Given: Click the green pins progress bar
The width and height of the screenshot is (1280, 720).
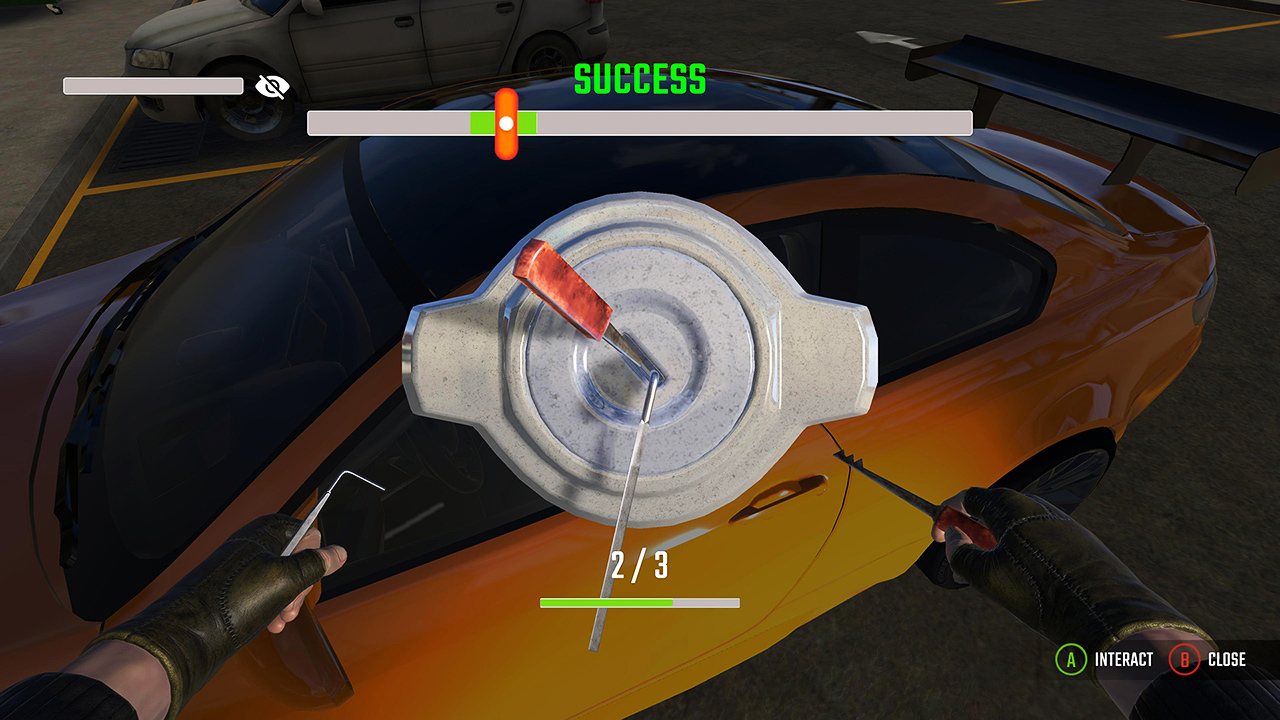Looking at the screenshot, I should click(605, 602).
